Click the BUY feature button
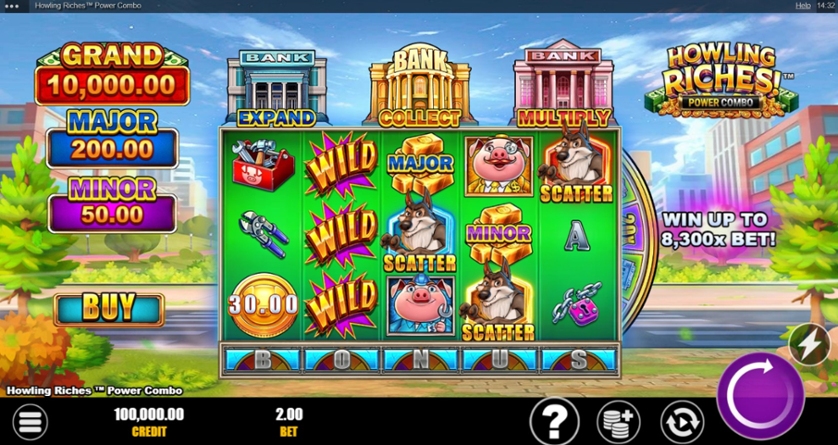838x445 pixels. tap(109, 310)
